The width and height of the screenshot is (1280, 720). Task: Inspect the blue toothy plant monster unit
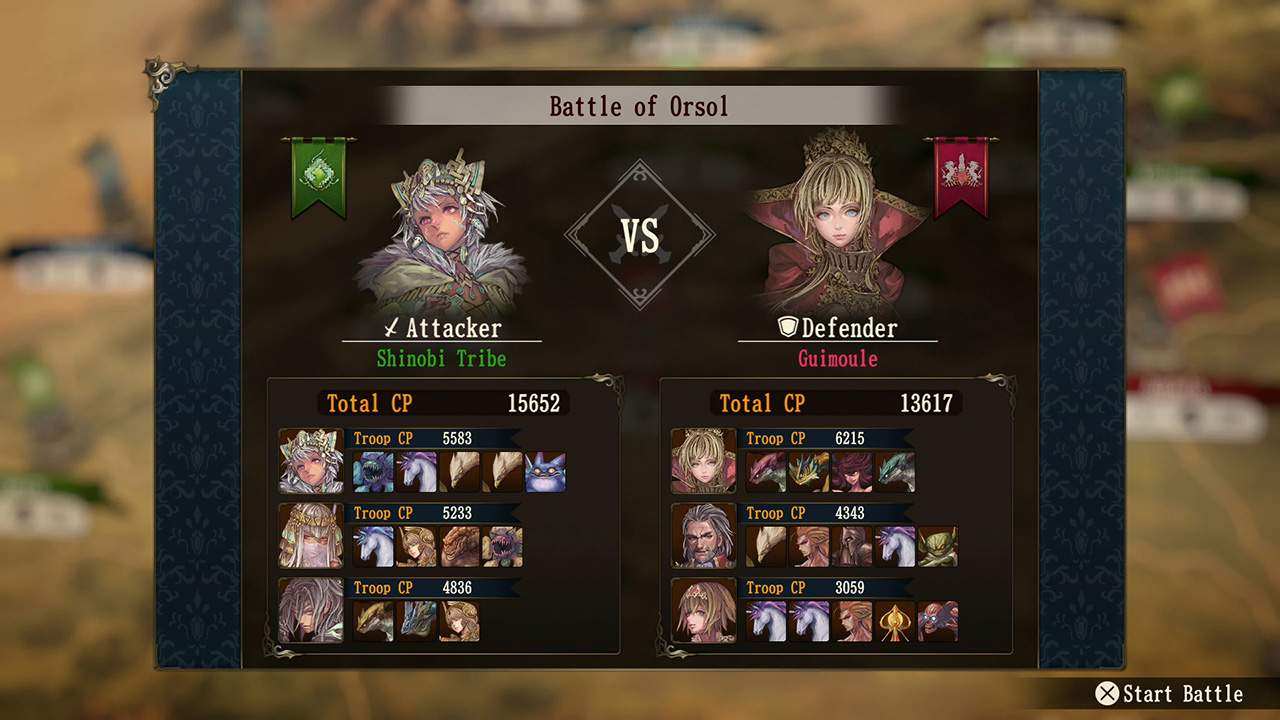point(373,472)
